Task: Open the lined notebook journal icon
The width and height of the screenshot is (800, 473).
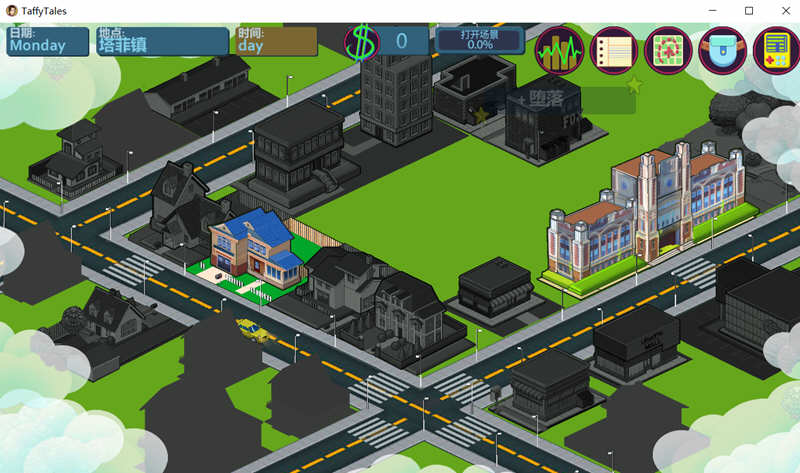Action: [614, 50]
